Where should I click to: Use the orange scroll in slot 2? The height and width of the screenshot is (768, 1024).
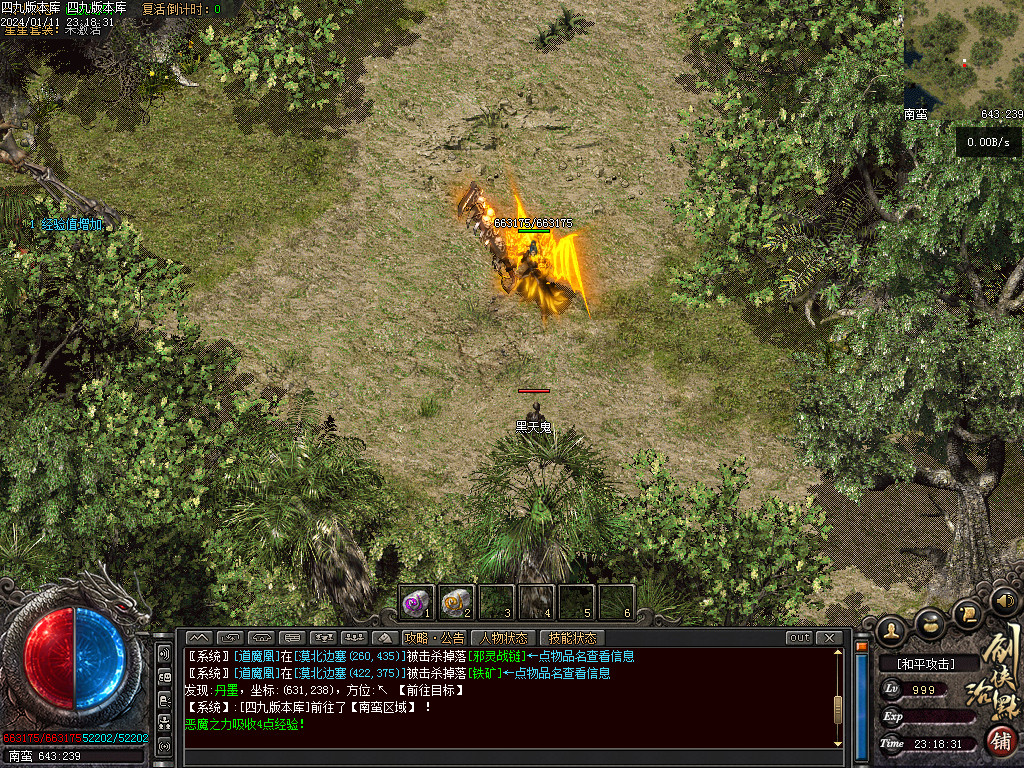pyautogui.click(x=456, y=602)
